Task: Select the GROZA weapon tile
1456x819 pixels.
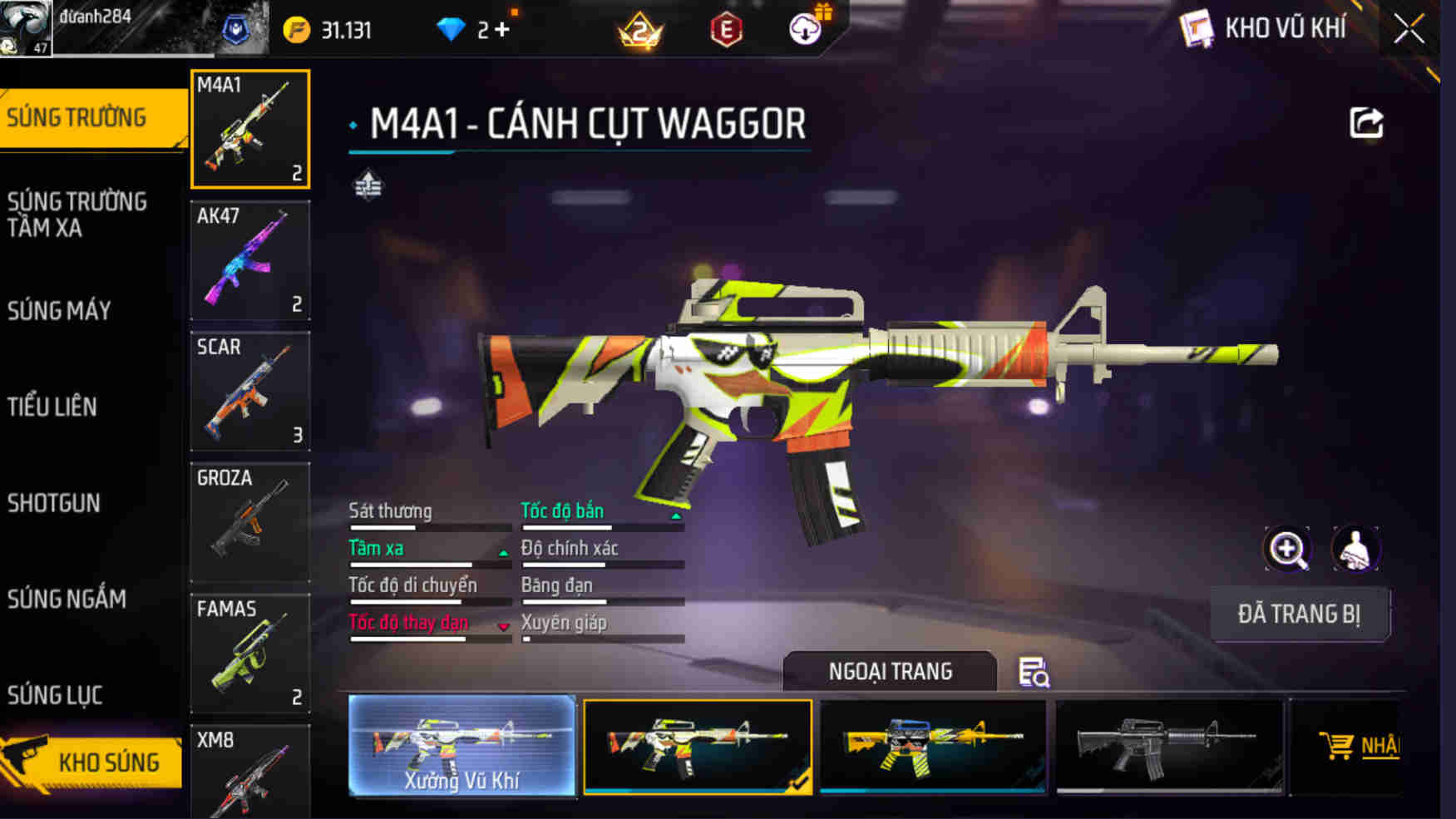Action: coord(250,522)
